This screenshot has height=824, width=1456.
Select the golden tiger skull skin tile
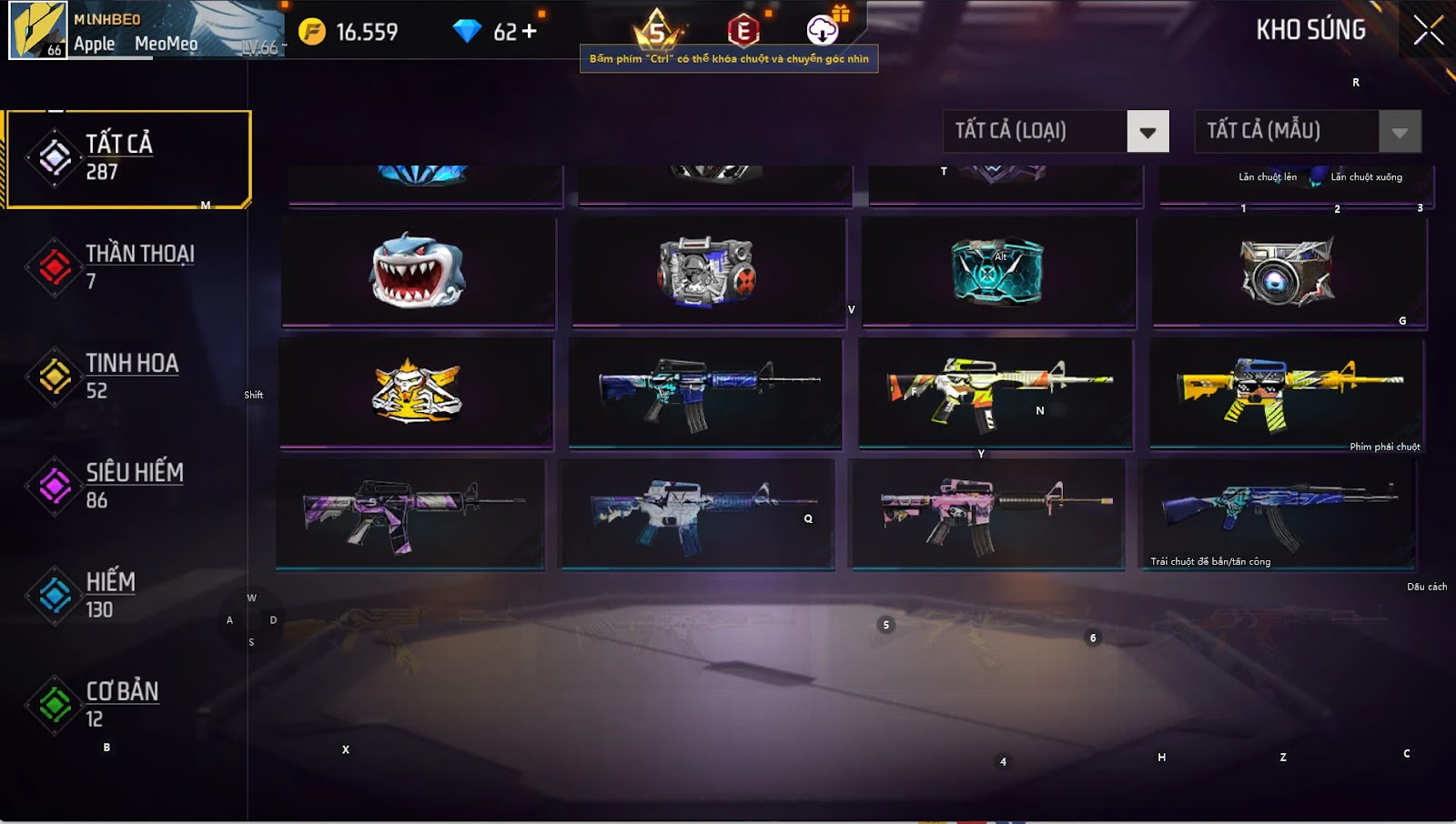[x=416, y=392]
